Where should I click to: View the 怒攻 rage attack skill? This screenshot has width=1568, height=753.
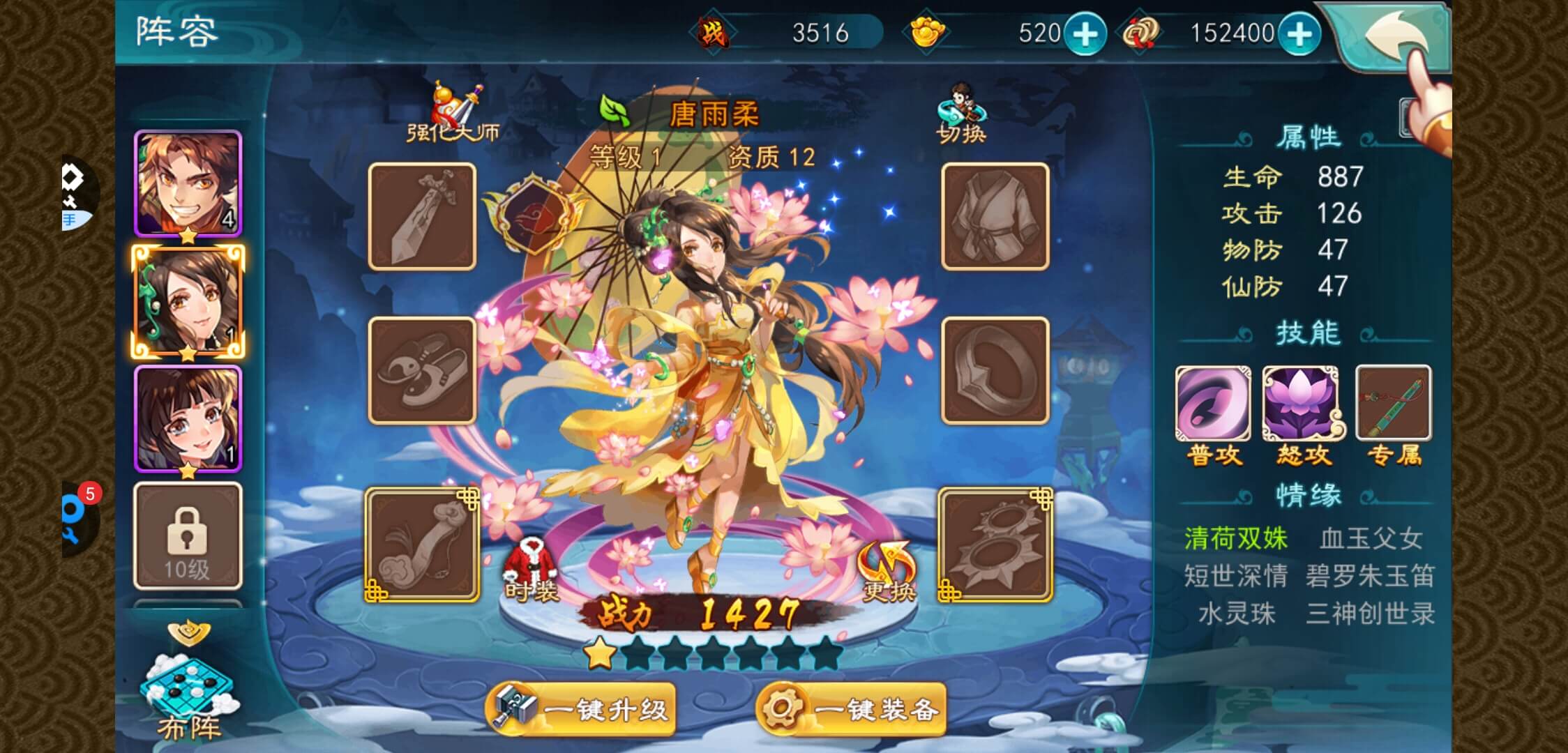pyautogui.click(x=1303, y=404)
